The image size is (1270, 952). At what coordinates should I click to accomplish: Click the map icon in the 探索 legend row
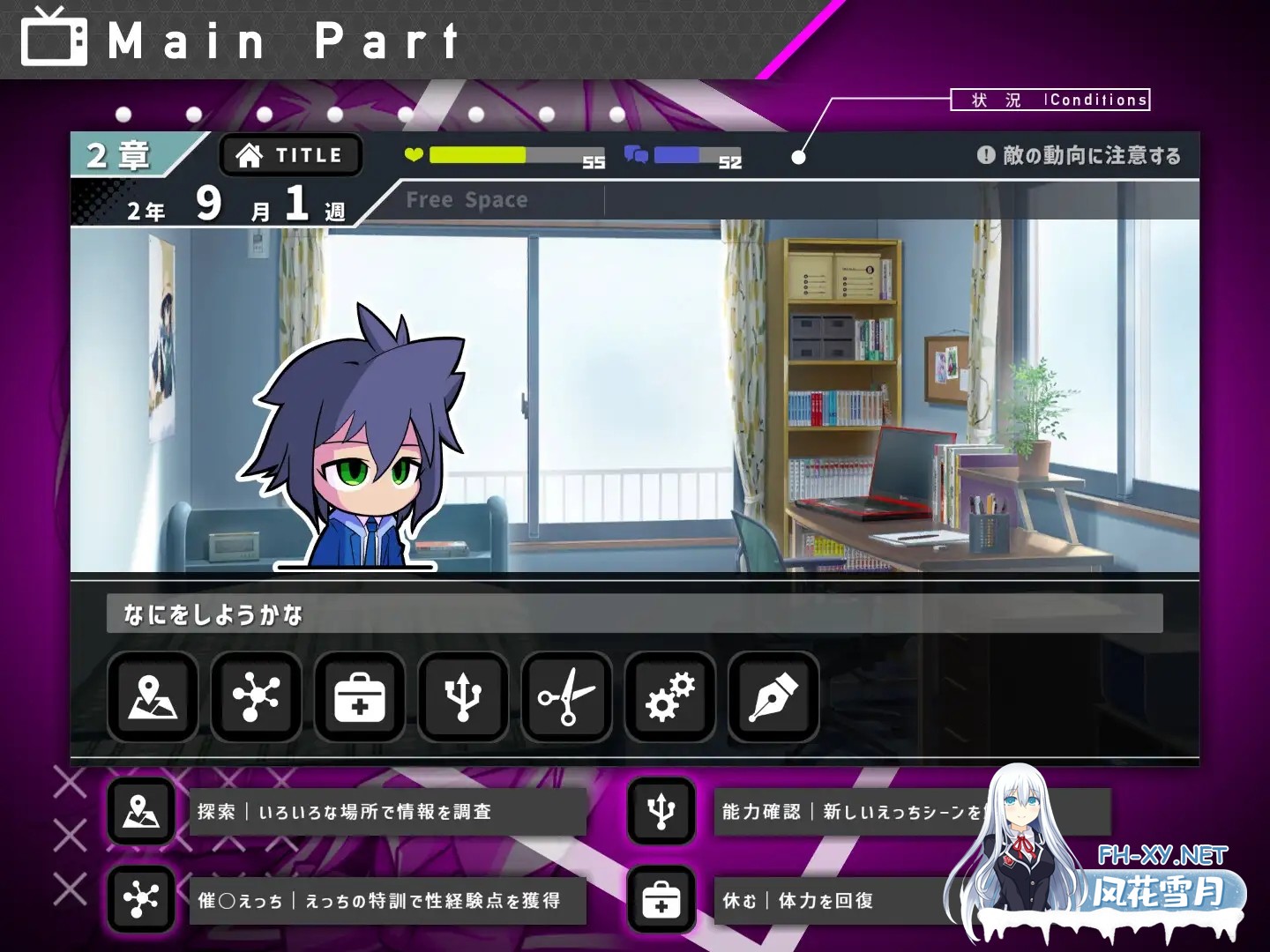tap(140, 812)
